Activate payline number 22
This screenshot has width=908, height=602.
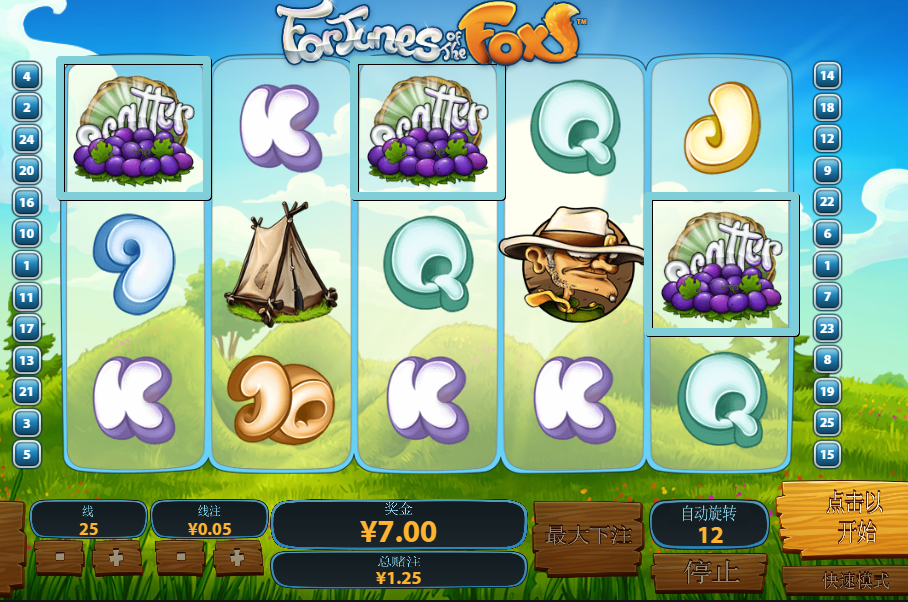pyautogui.click(x=827, y=202)
